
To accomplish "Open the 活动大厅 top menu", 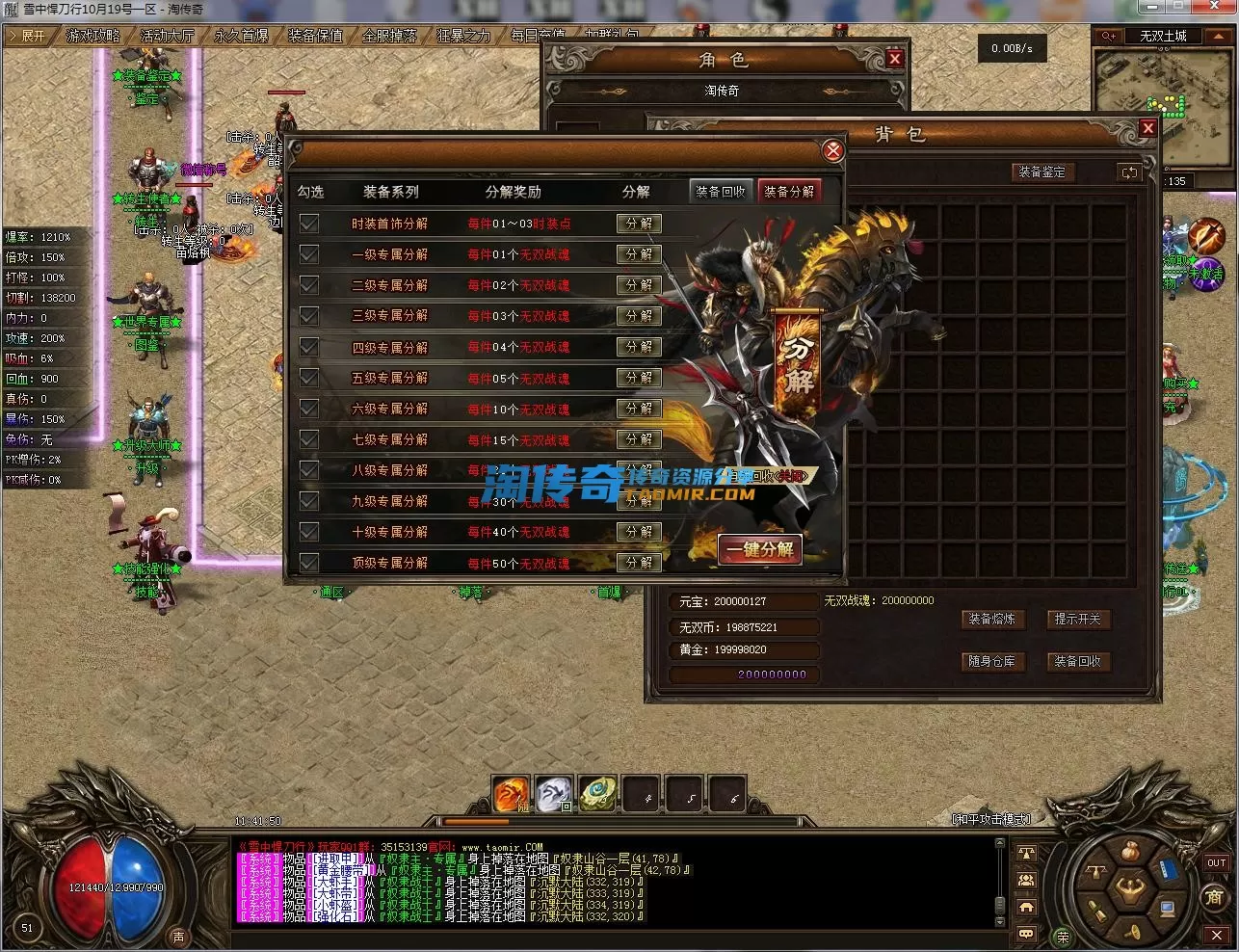I will [168, 36].
